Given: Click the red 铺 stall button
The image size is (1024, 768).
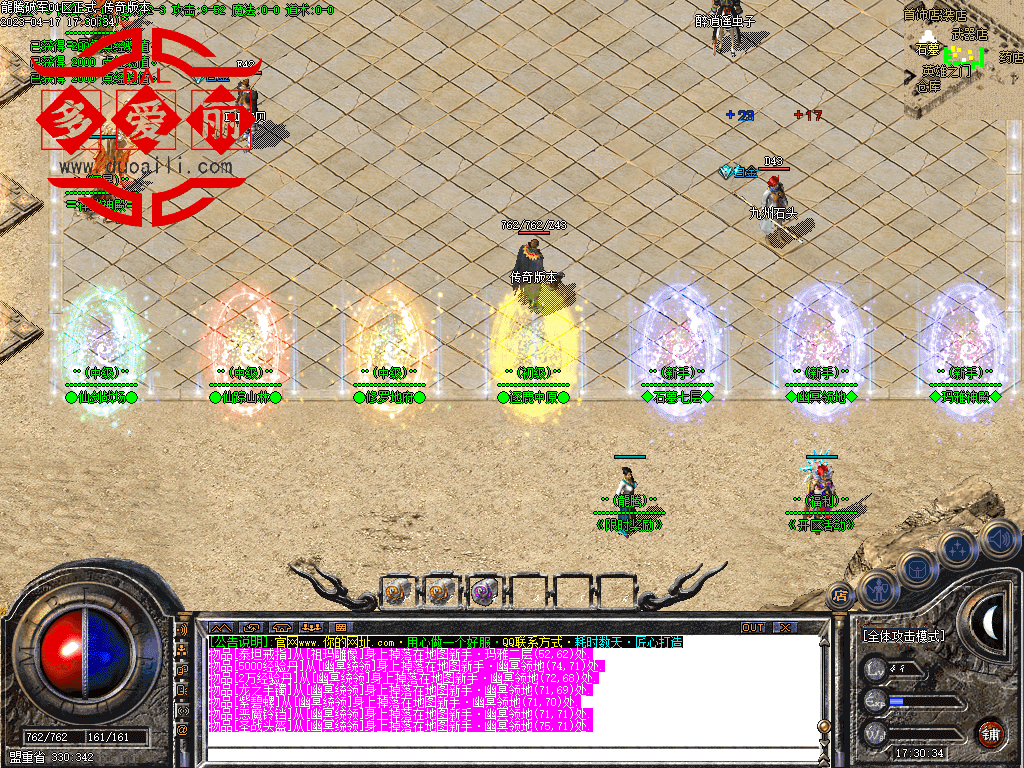Looking at the screenshot, I should pos(989,733).
